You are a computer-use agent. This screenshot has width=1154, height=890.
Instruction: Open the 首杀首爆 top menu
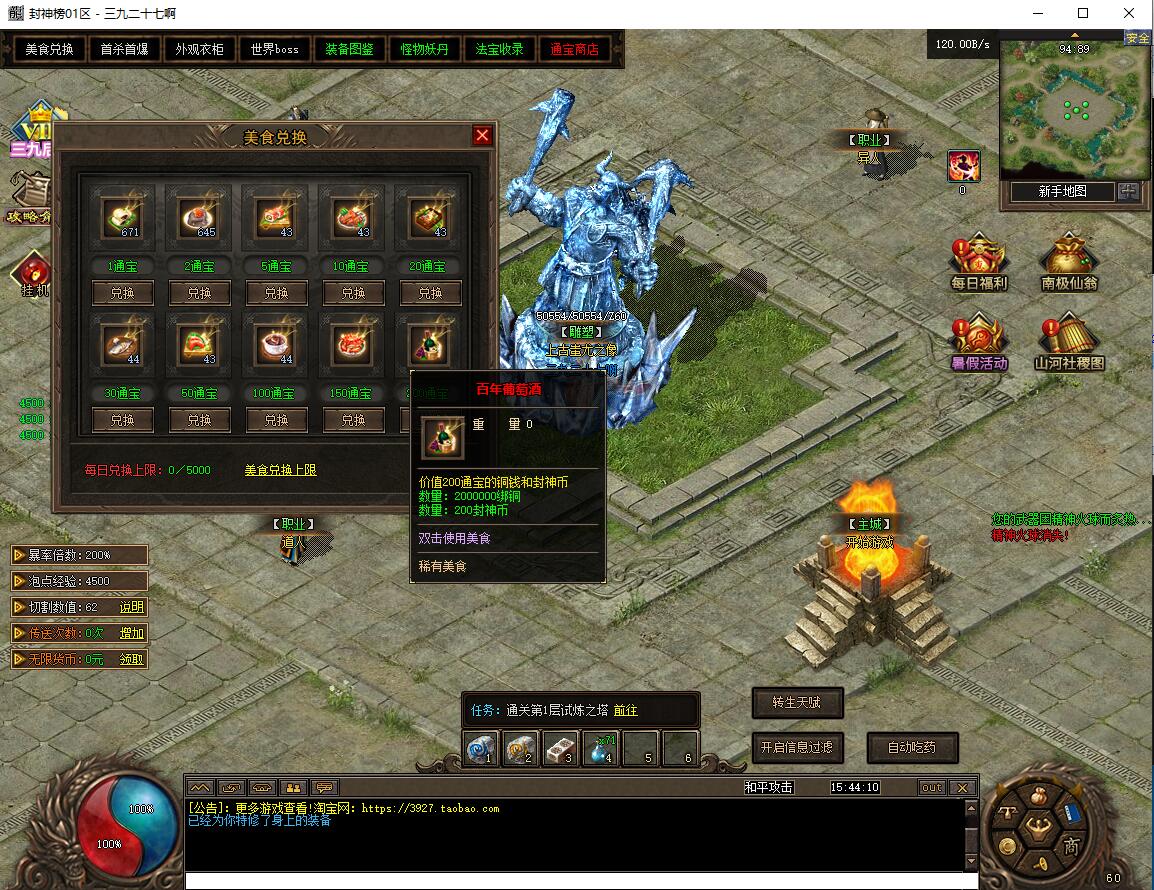(125, 49)
